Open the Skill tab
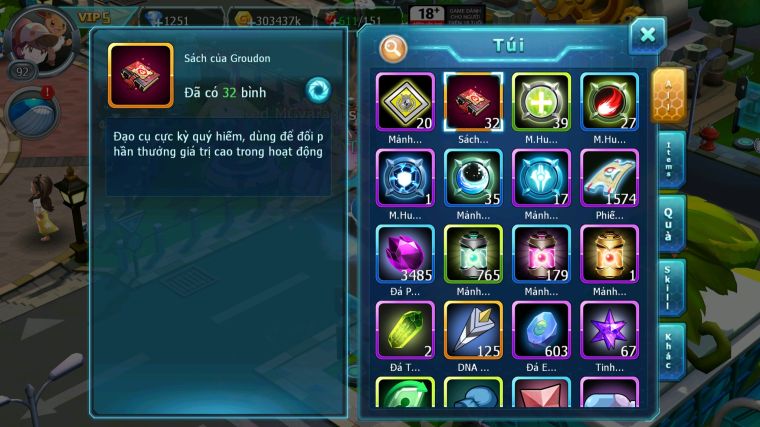The width and height of the screenshot is (760, 427). 671,286
